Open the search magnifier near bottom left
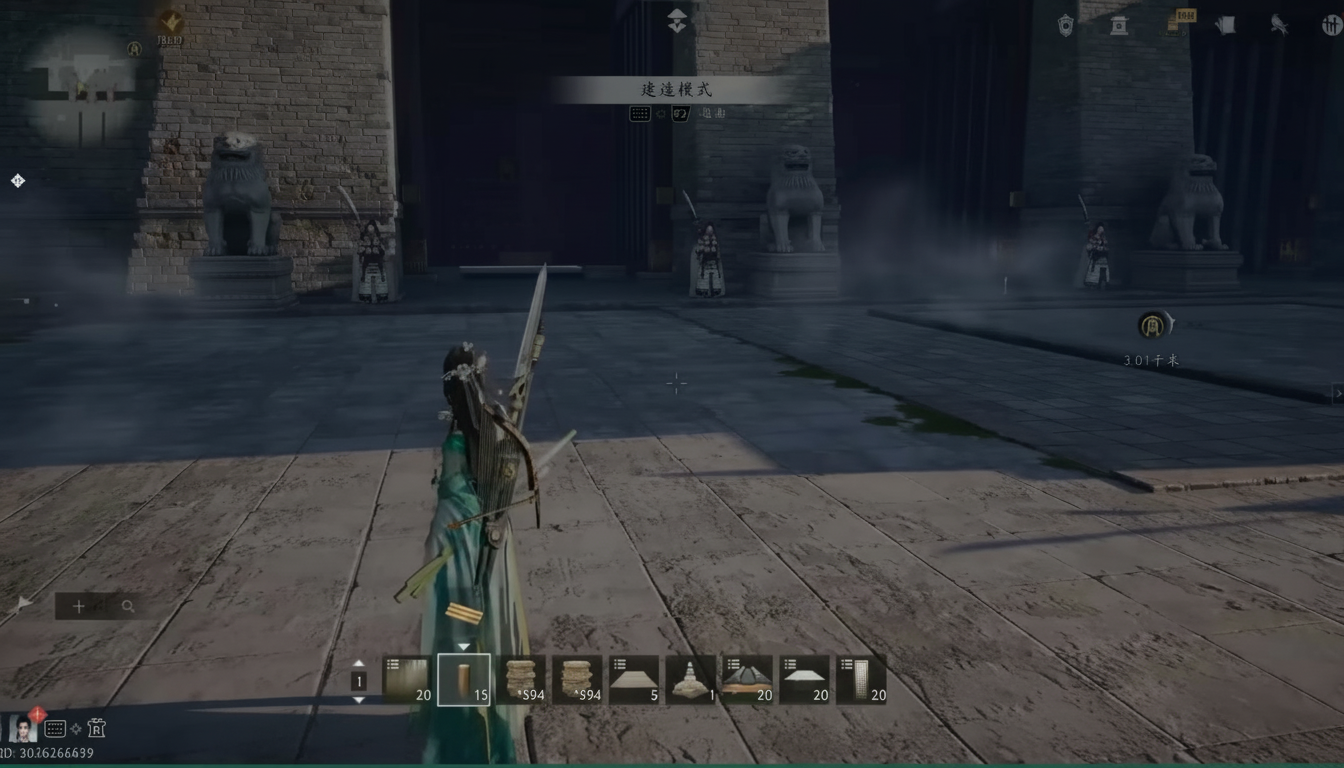 (x=126, y=606)
